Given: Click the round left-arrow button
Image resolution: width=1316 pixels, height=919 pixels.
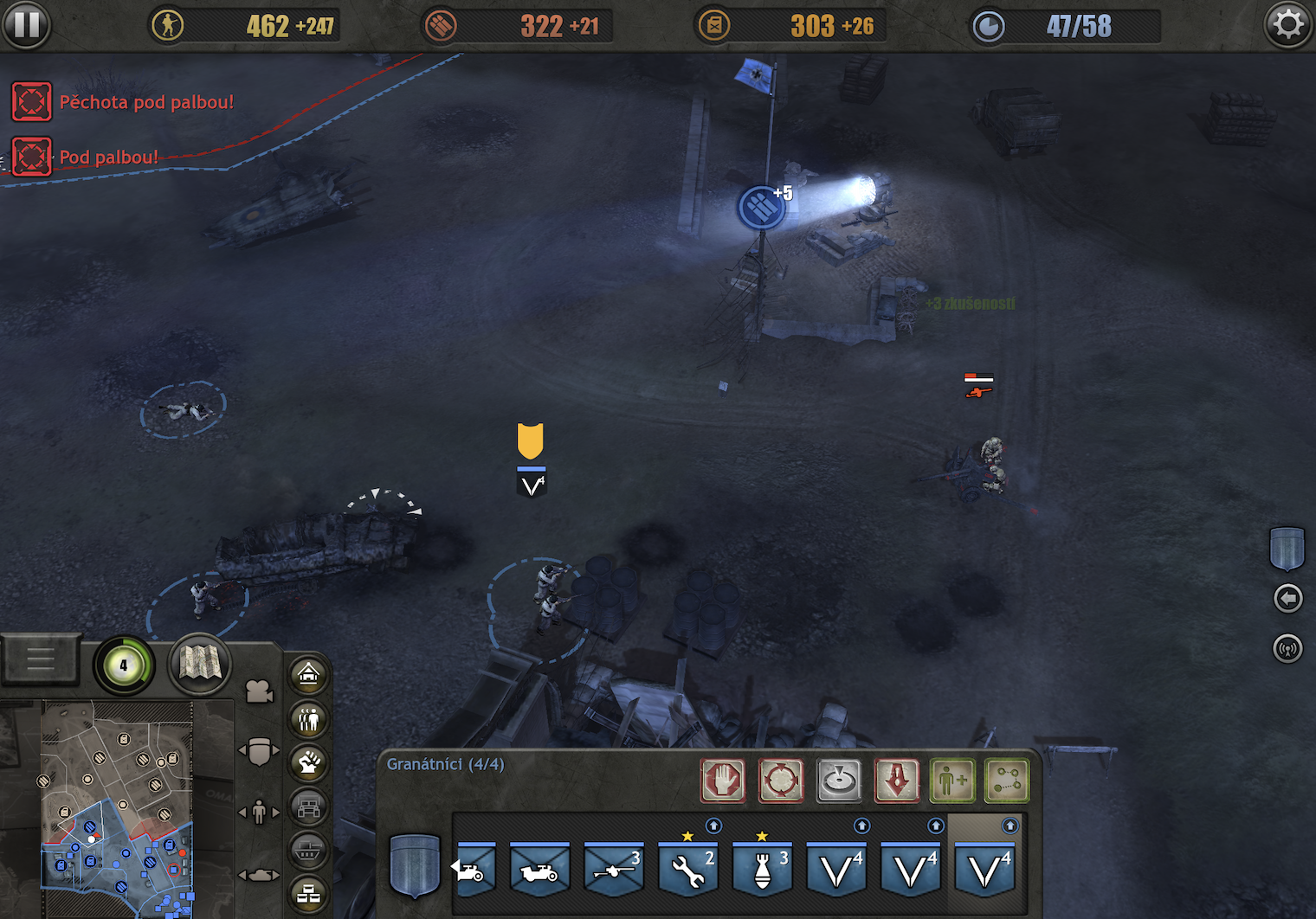Looking at the screenshot, I should coord(1288,598).
